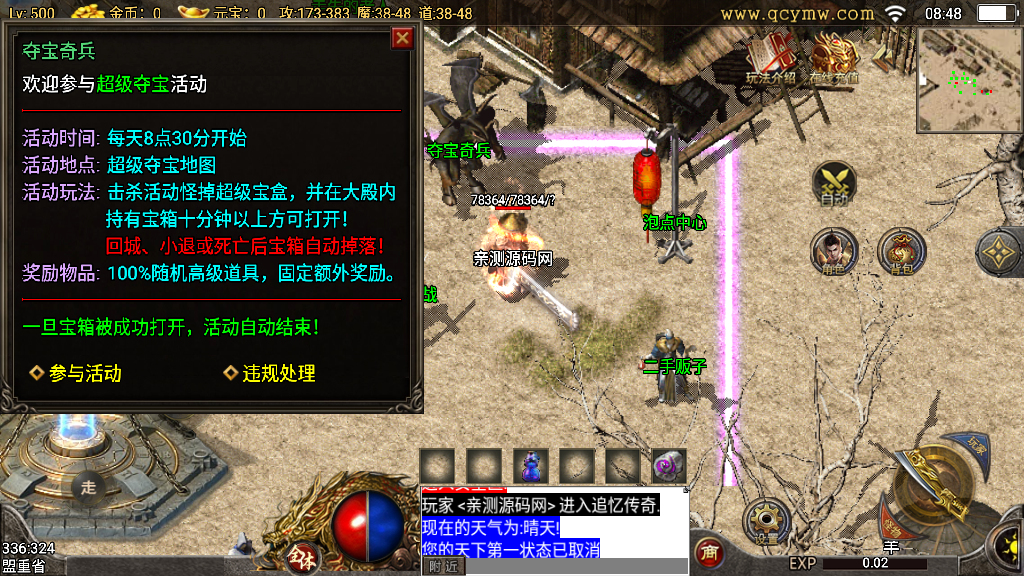Close the 夺宝奇兵 event dialog

[x=402, y=38]
